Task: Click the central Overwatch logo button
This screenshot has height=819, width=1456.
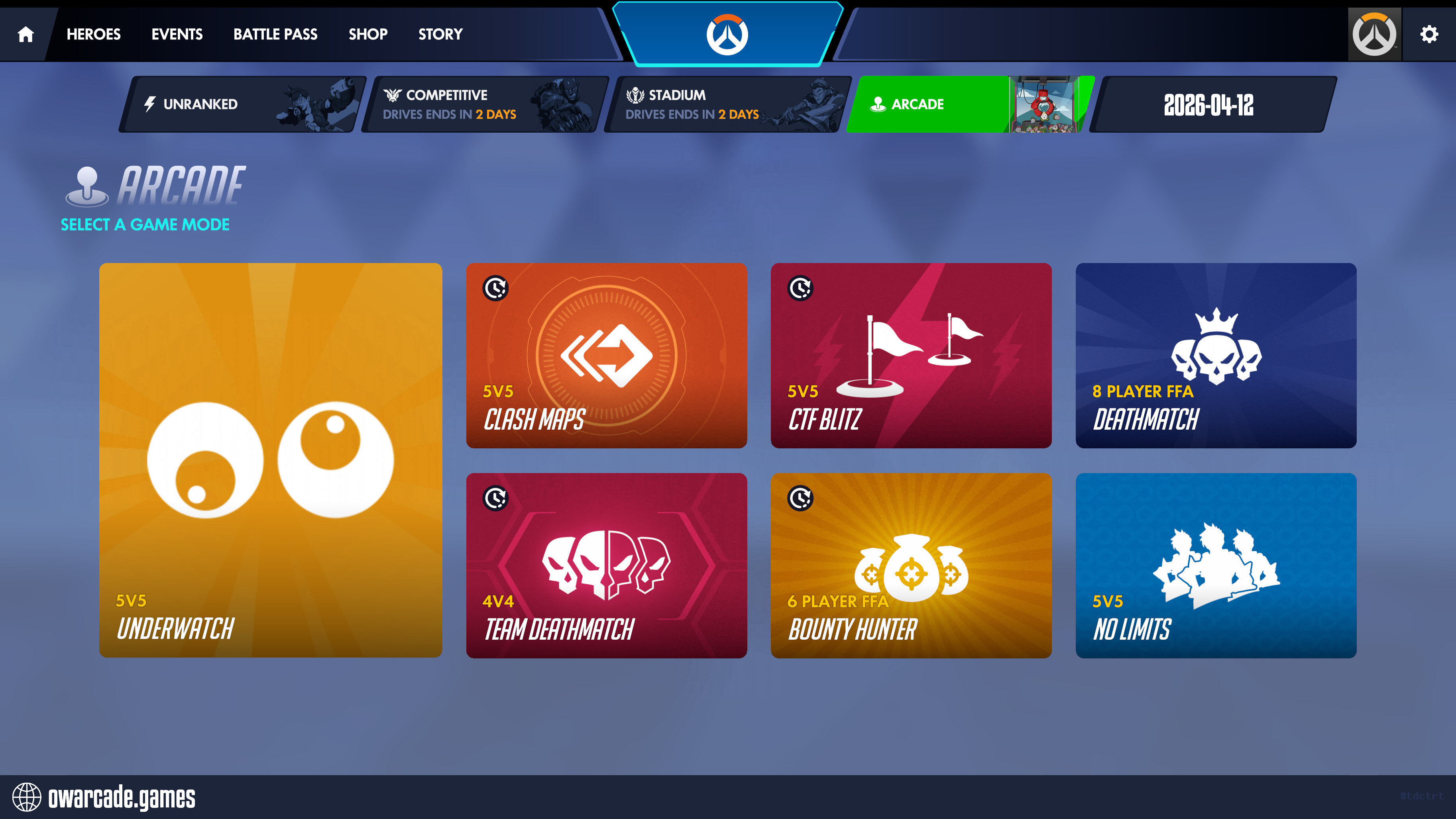Action: [727, 35]
